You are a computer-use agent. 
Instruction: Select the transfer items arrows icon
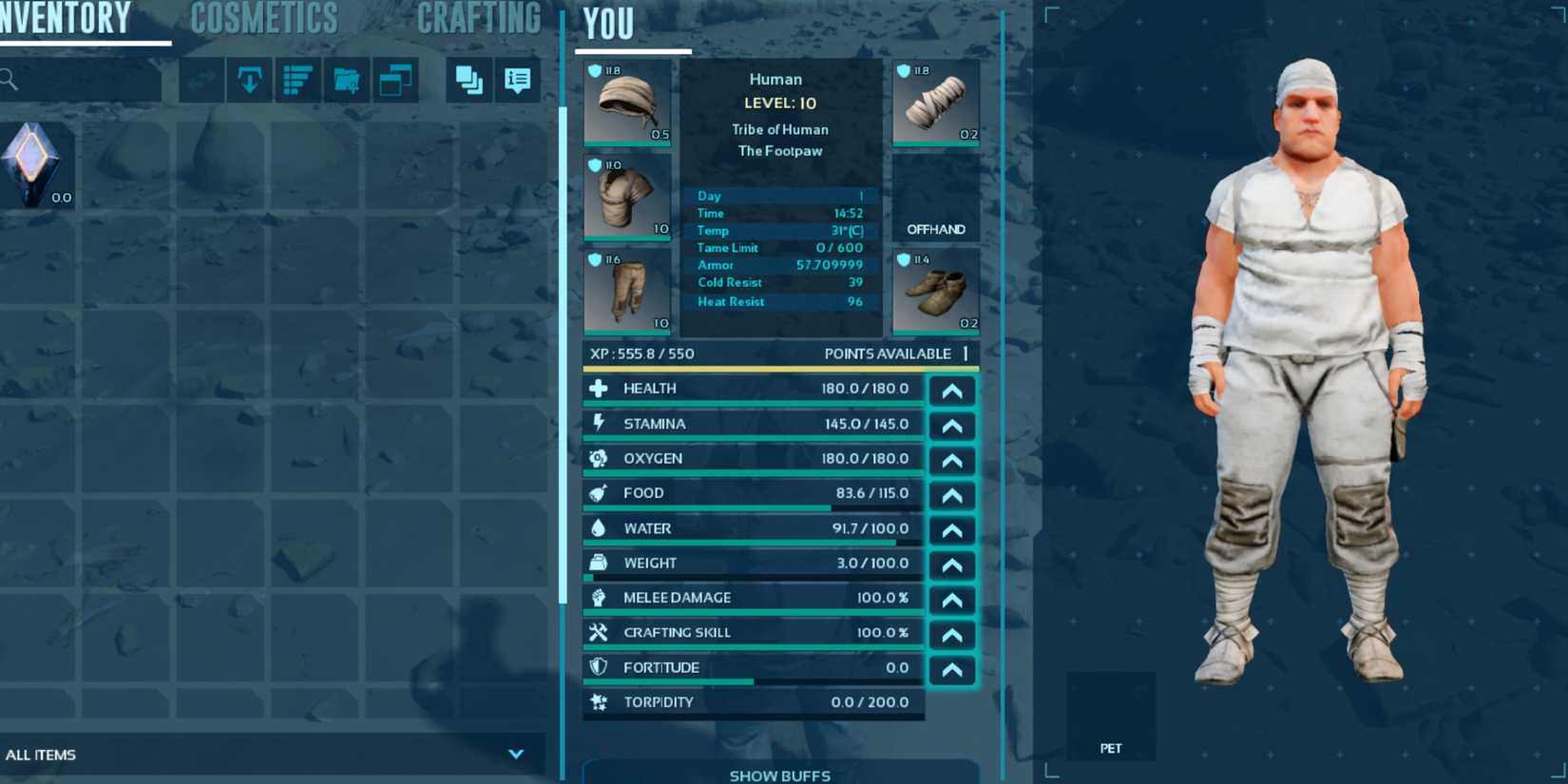click(200, 81)
